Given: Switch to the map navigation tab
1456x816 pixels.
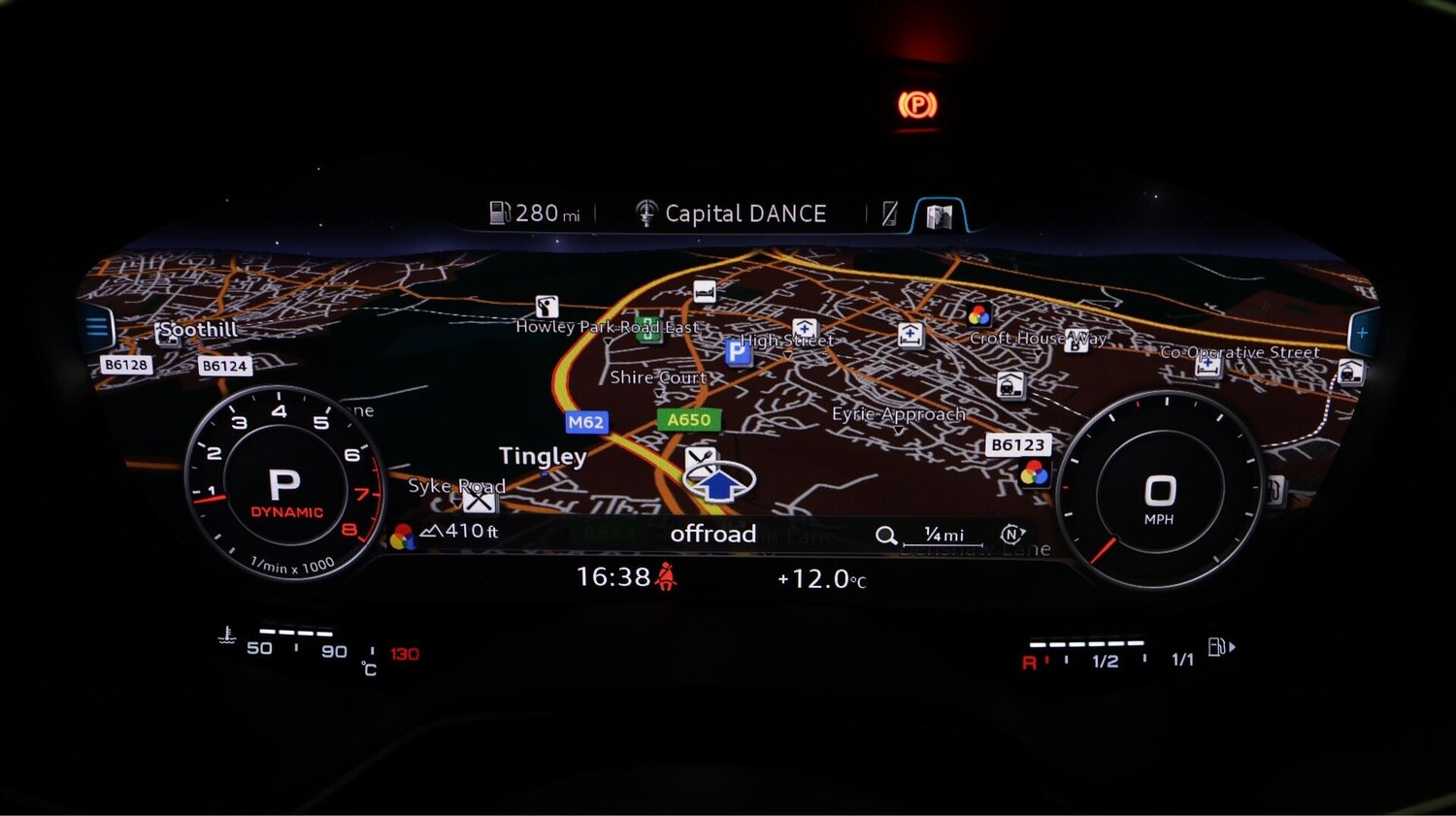Looking at the screenshot, I should (x=939, y=215).
